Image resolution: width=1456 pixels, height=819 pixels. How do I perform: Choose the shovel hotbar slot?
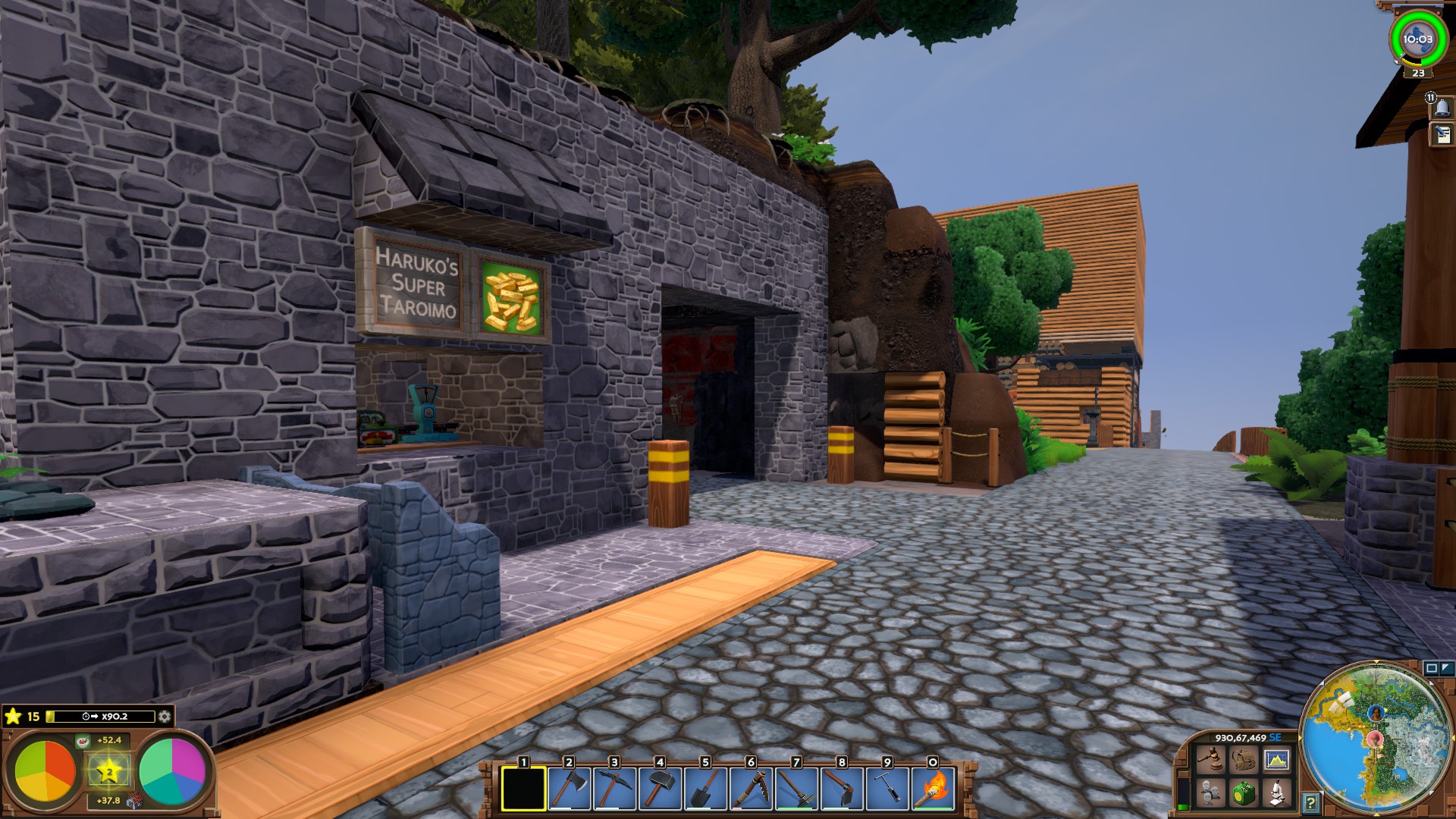pyautogui.click(x=705, y=789)
